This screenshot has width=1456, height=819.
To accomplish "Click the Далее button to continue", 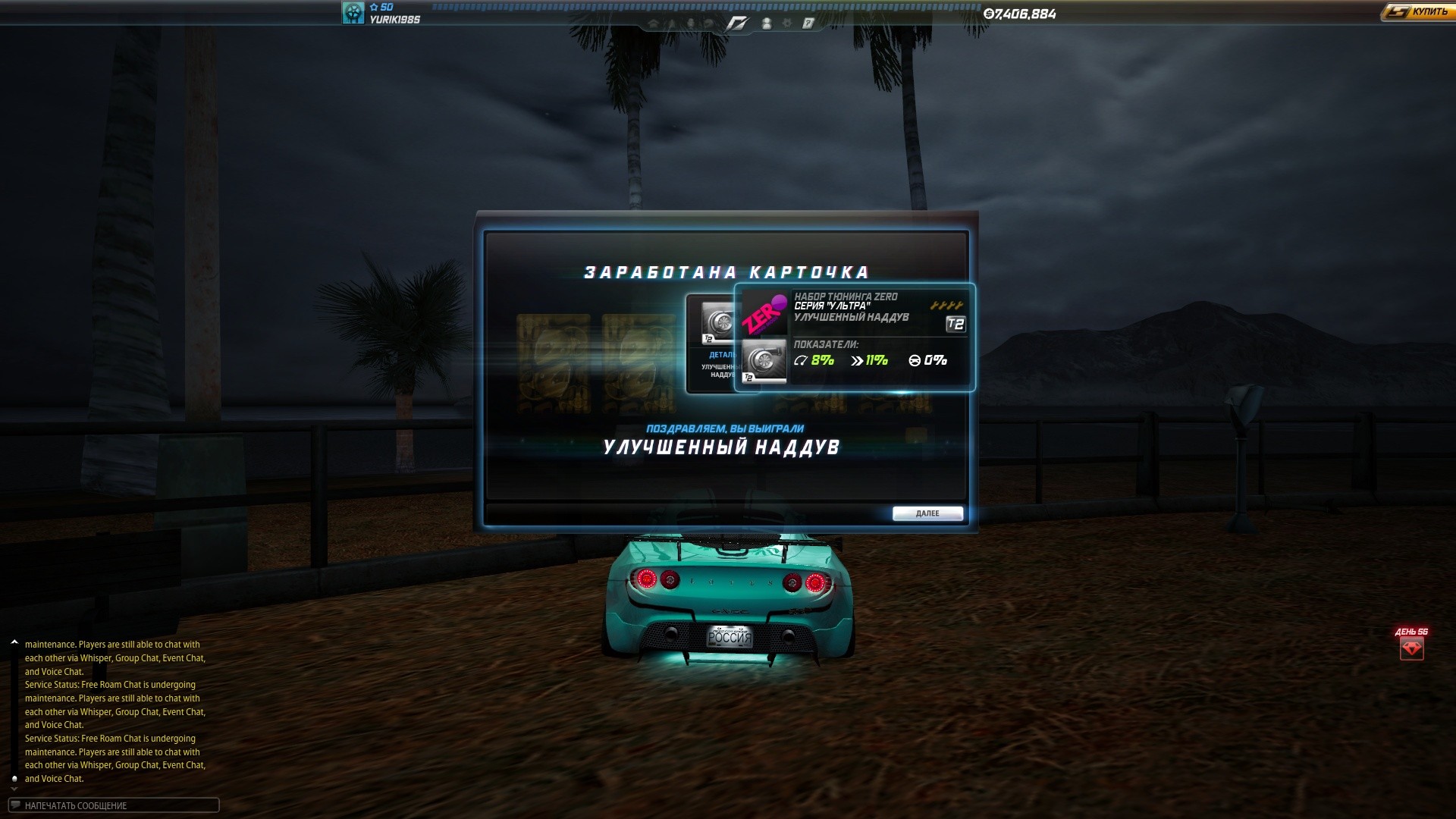I will [927, 513].
